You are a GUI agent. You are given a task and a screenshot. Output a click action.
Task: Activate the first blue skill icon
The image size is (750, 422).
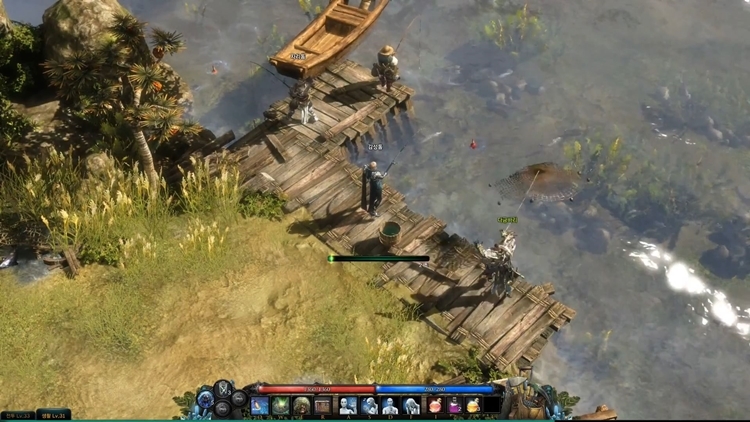tap(260, 405)
